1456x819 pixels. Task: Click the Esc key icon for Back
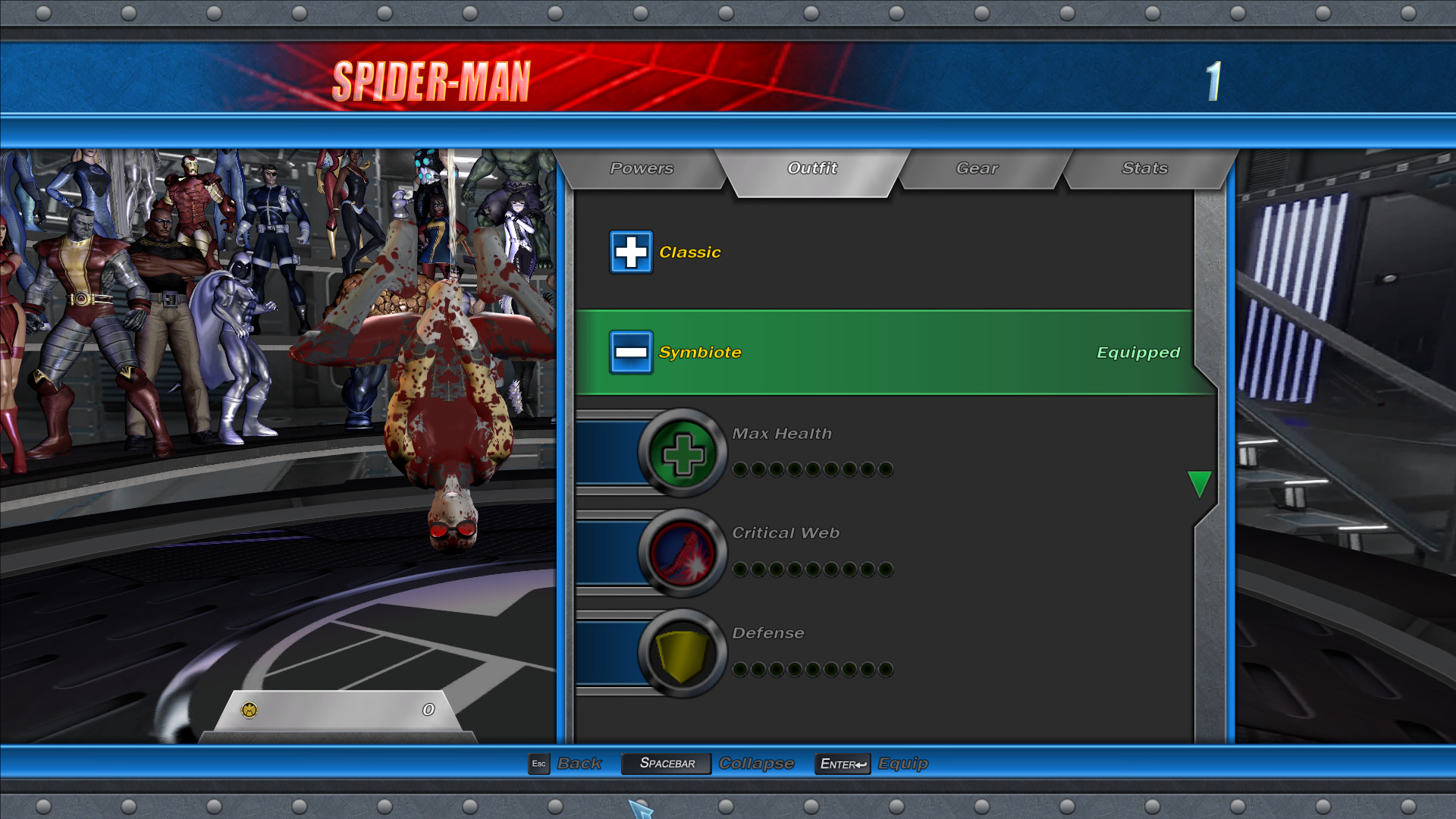(x=538, y=764)
